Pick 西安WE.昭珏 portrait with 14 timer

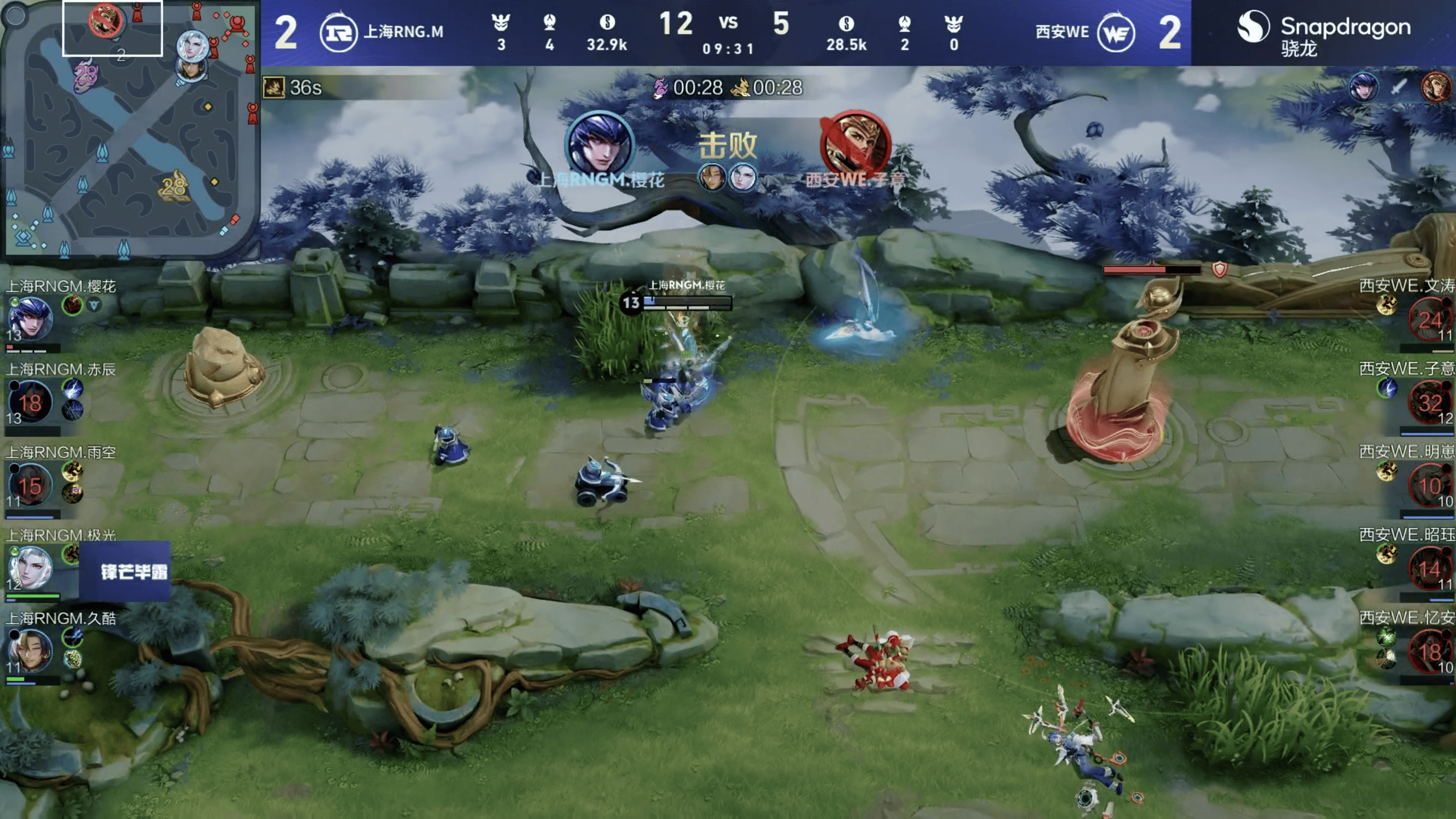(x=1429, y=568)
